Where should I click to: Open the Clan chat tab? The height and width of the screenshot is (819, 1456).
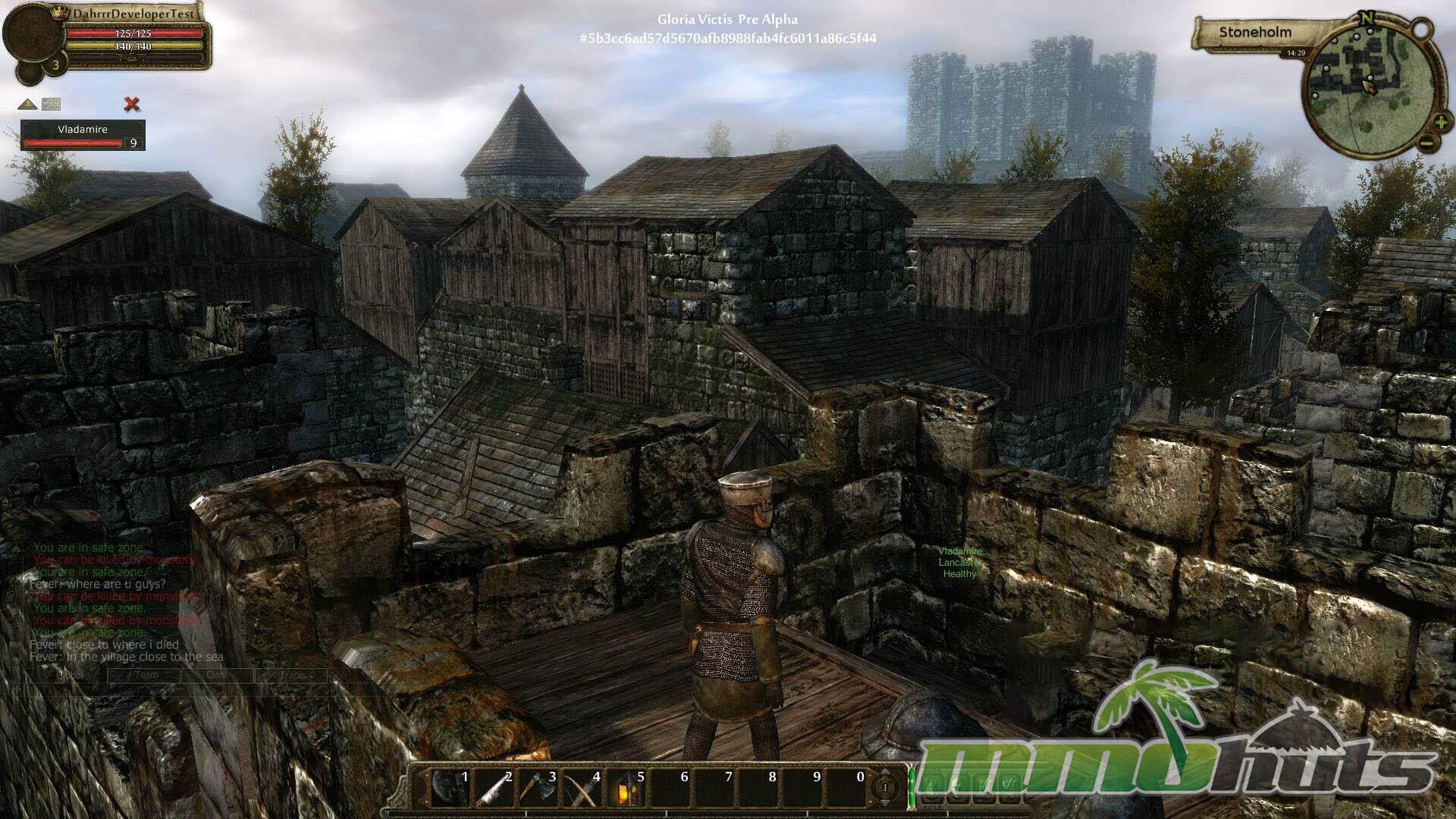tap(216, 675)
